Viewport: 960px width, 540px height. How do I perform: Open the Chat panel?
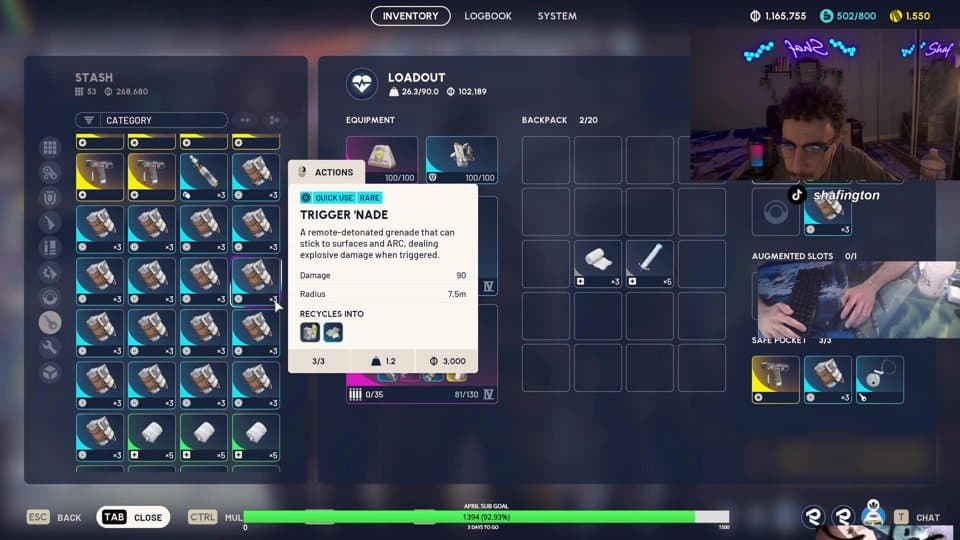tap(918, 517)
